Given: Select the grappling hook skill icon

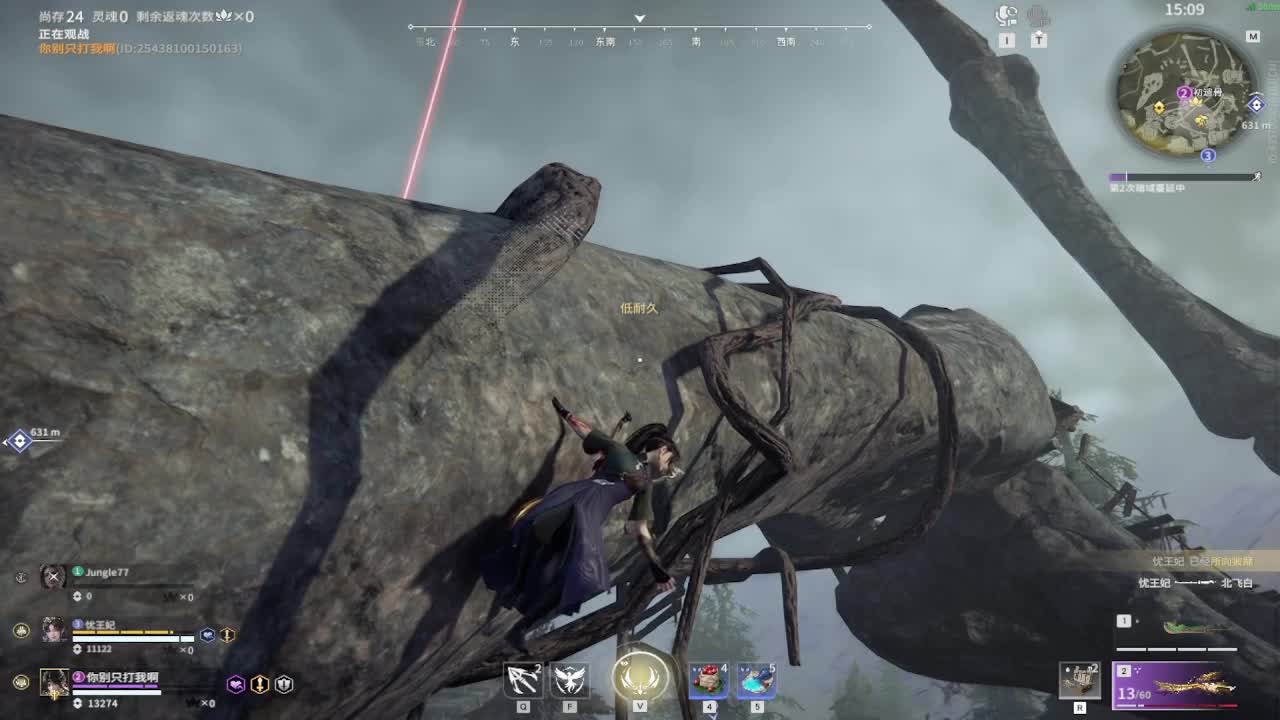Looking at the screenshot, I should [x=523, y=680].
